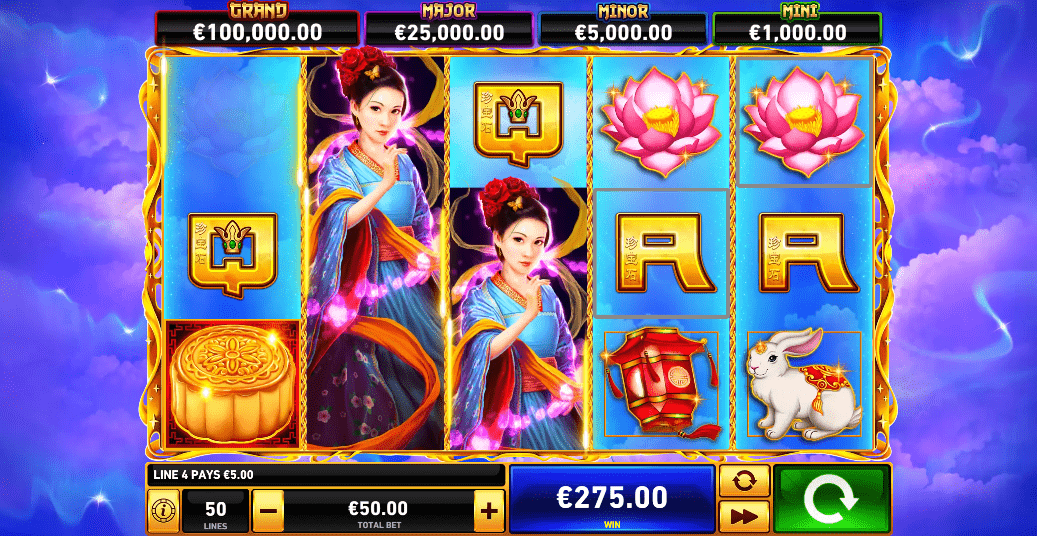Select the 50 lines button

click(x=215, y=511)
